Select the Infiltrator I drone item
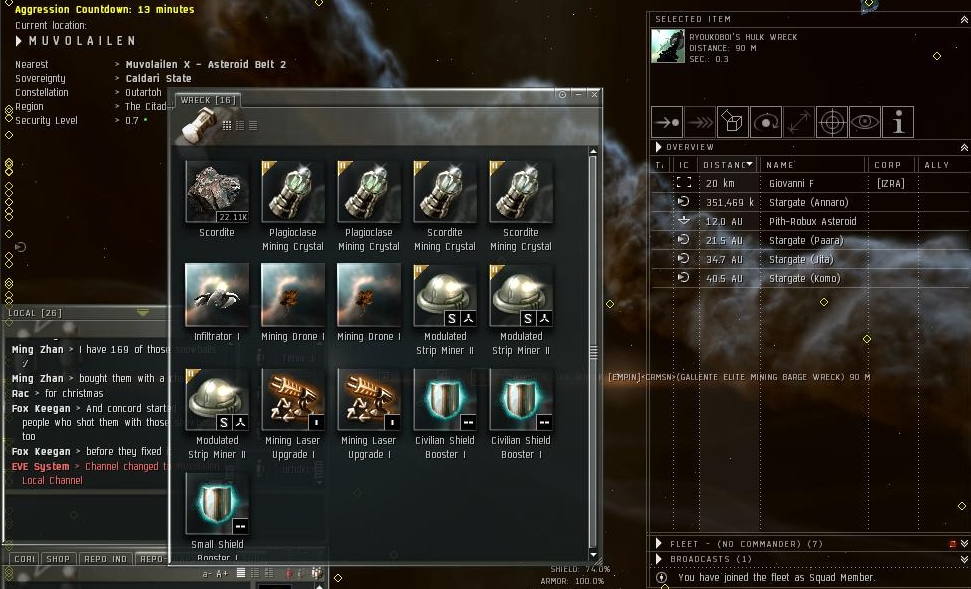The image size is (971, 589). (217, 296)
